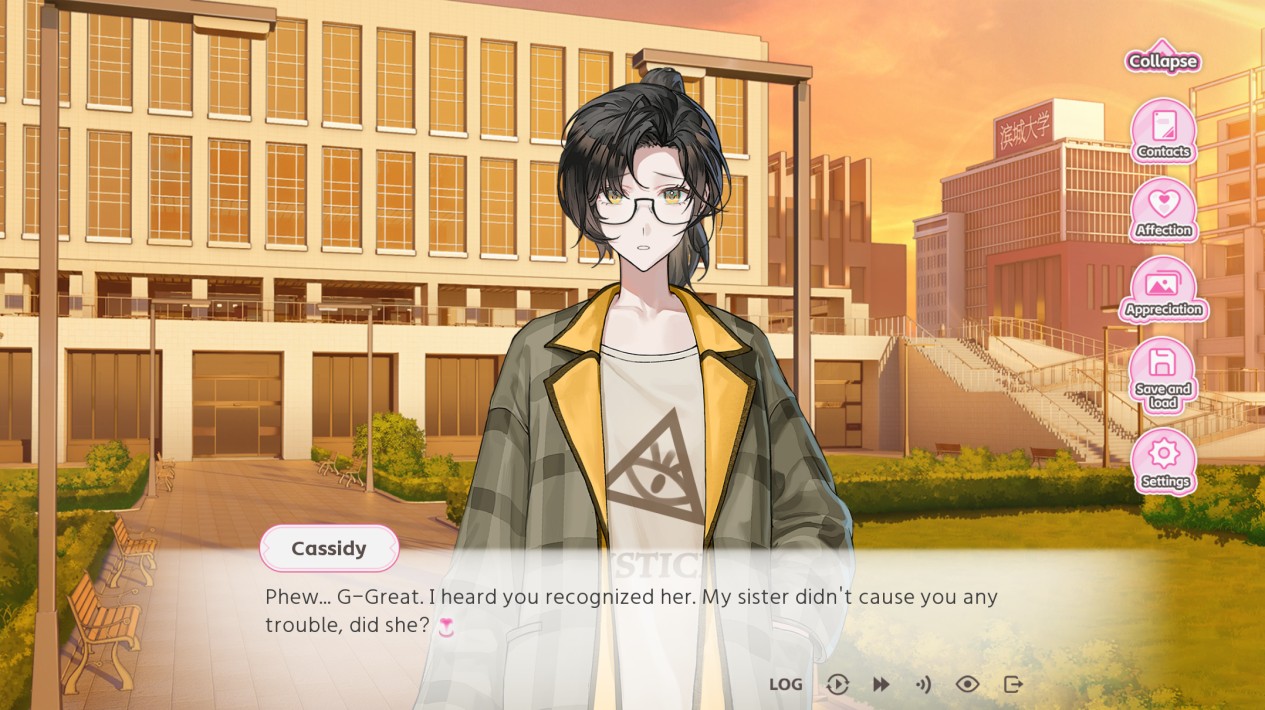The width and height of the screenshot is (1265, 710).
Task: Show the dialogue LOG
Action: [785, 684]
